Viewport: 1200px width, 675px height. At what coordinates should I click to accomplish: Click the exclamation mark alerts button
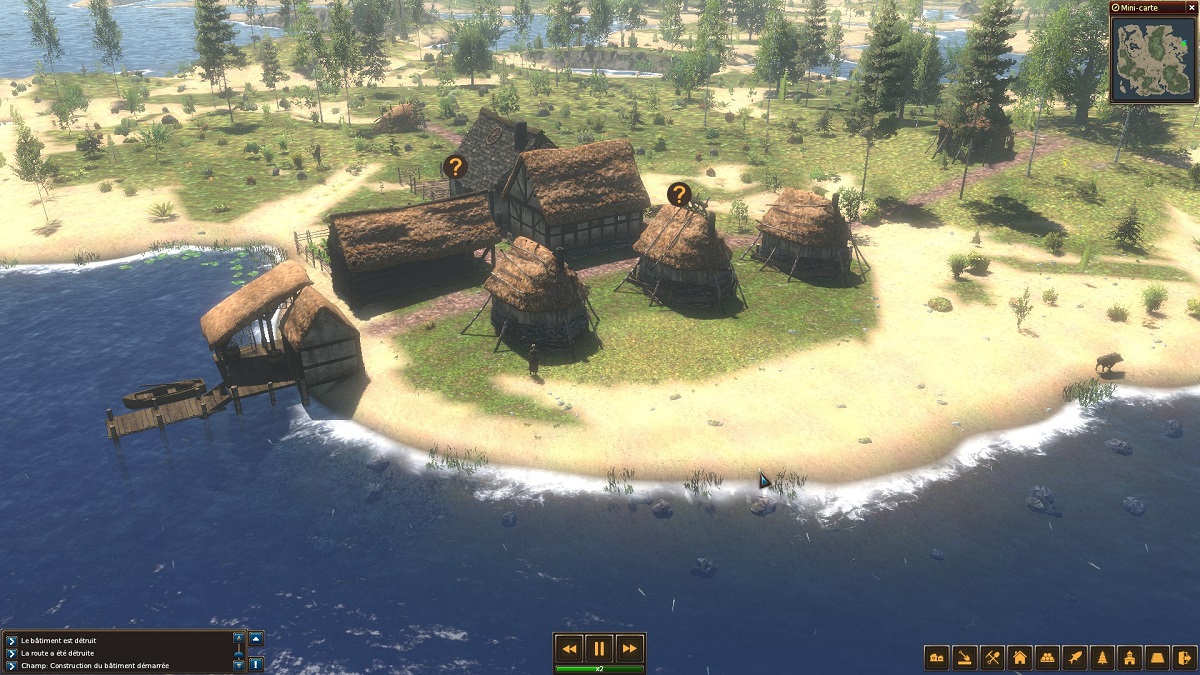(256, 663)
